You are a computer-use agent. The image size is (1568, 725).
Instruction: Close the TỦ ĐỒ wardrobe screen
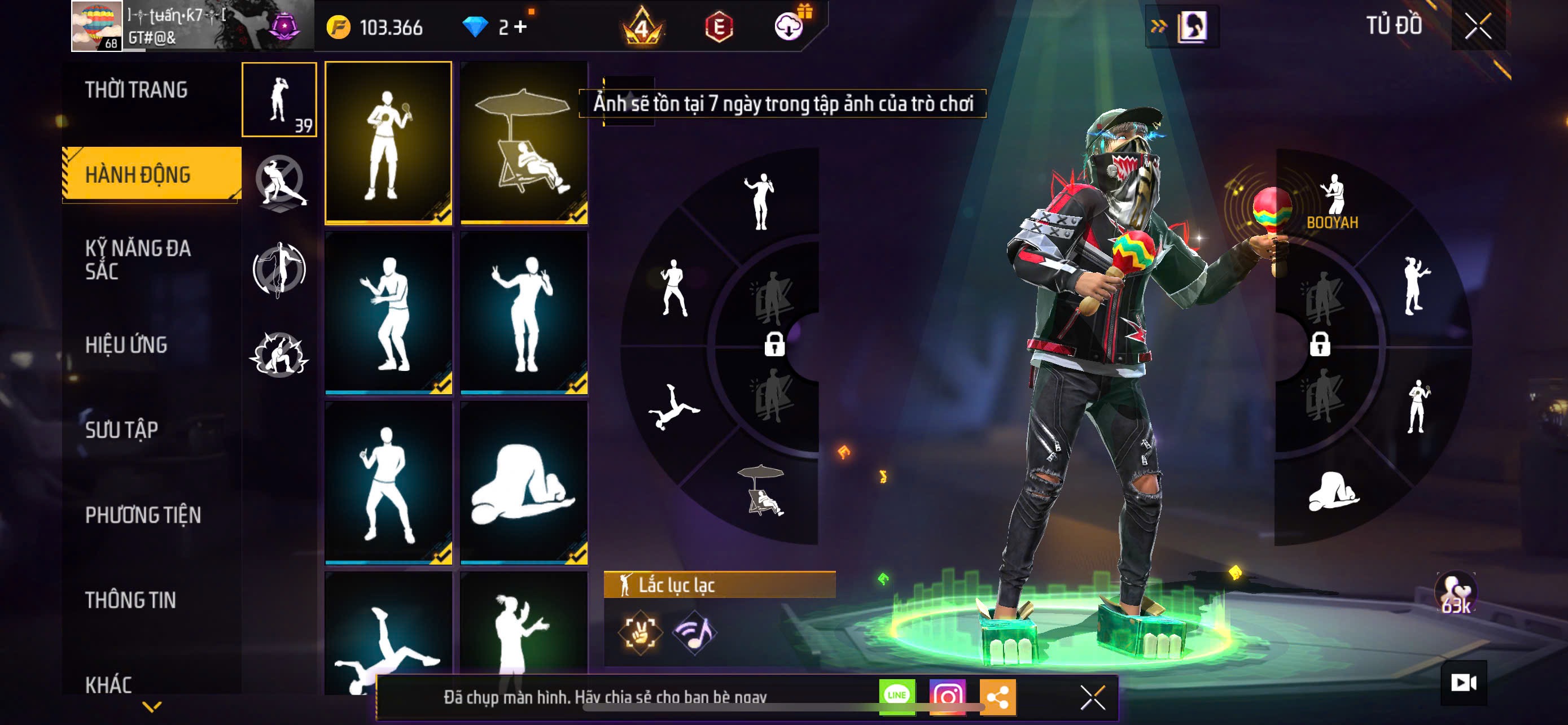(x=1477, y=27)
